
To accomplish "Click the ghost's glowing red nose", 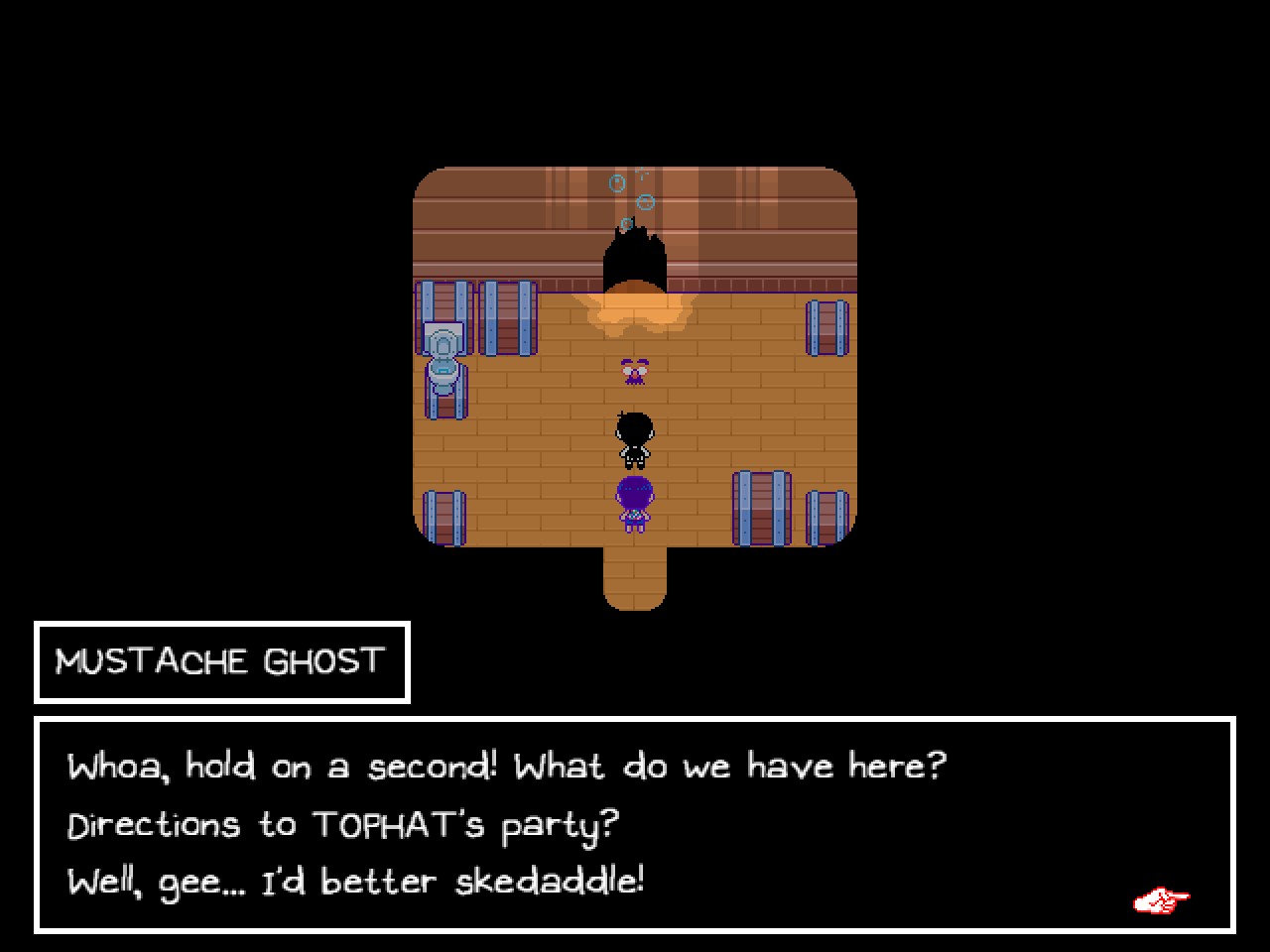I will click(635, 374).
